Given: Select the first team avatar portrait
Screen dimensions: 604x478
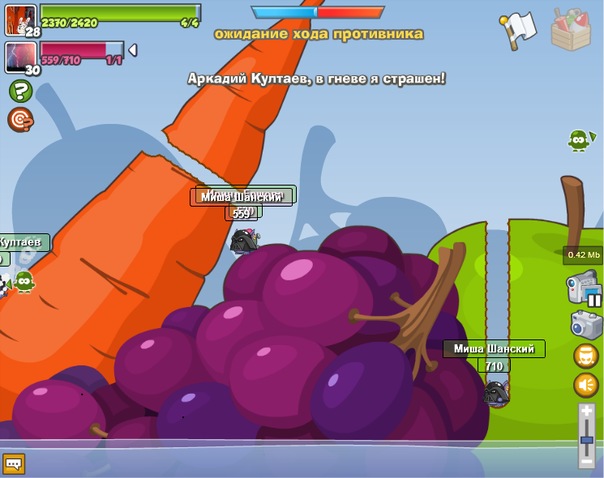Looking at the screenshot, I should [20, 18].
